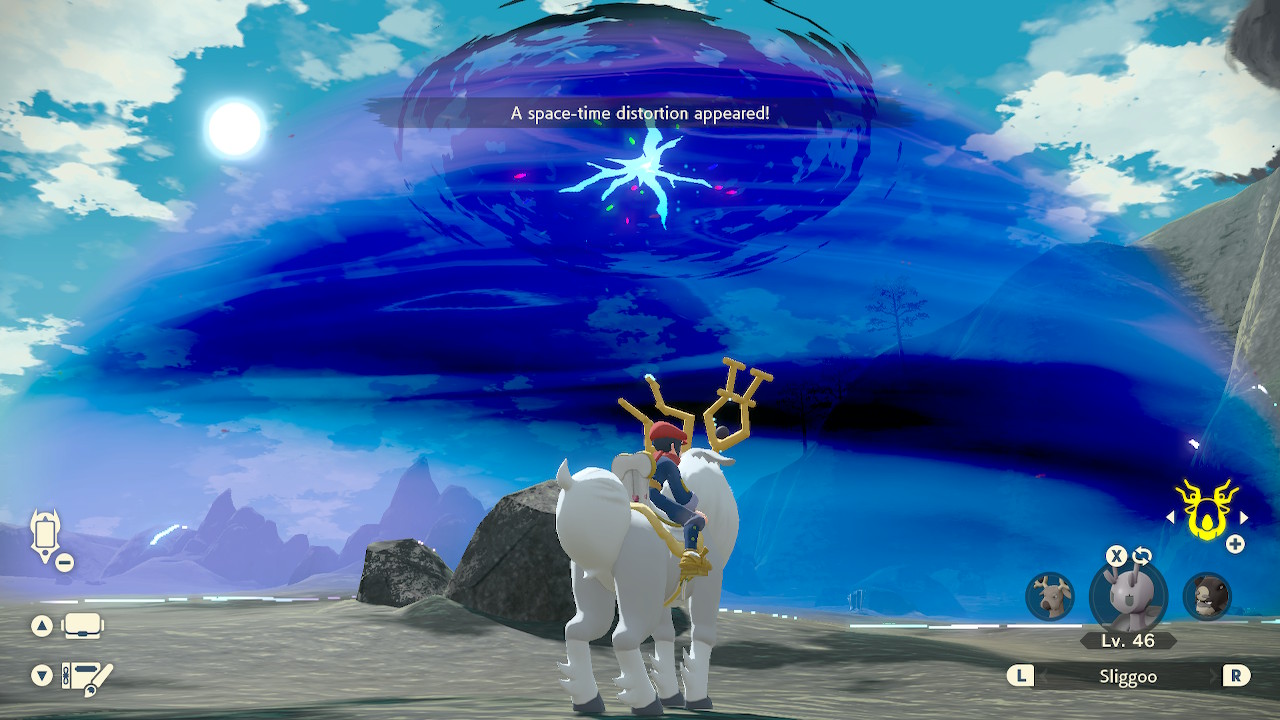The width and height of the screenshot is (1280, 720).
Task: Dismiss the space-time distortion message banner
Action: coord(640,113)
